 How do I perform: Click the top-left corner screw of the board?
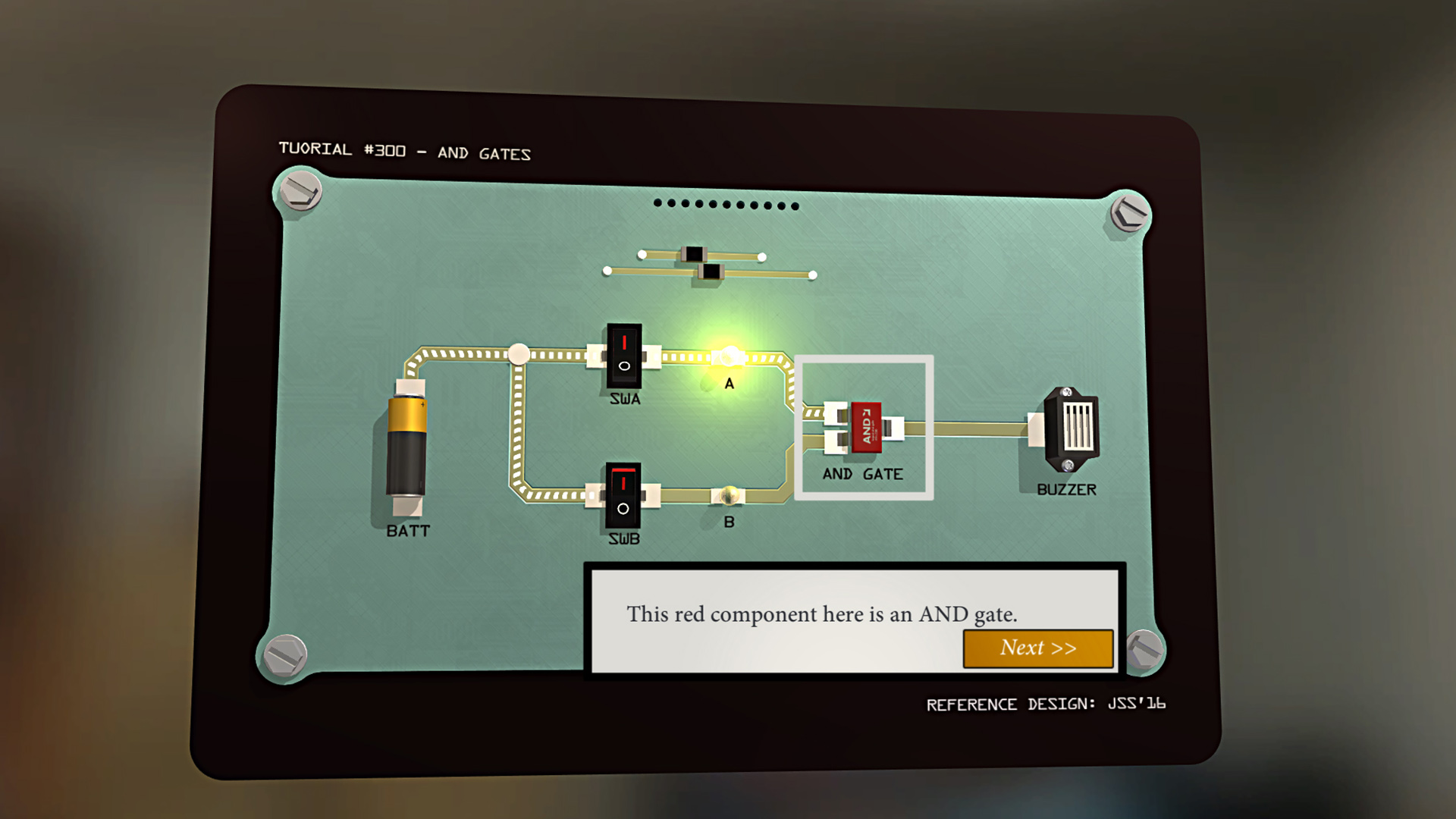point(300,191)
